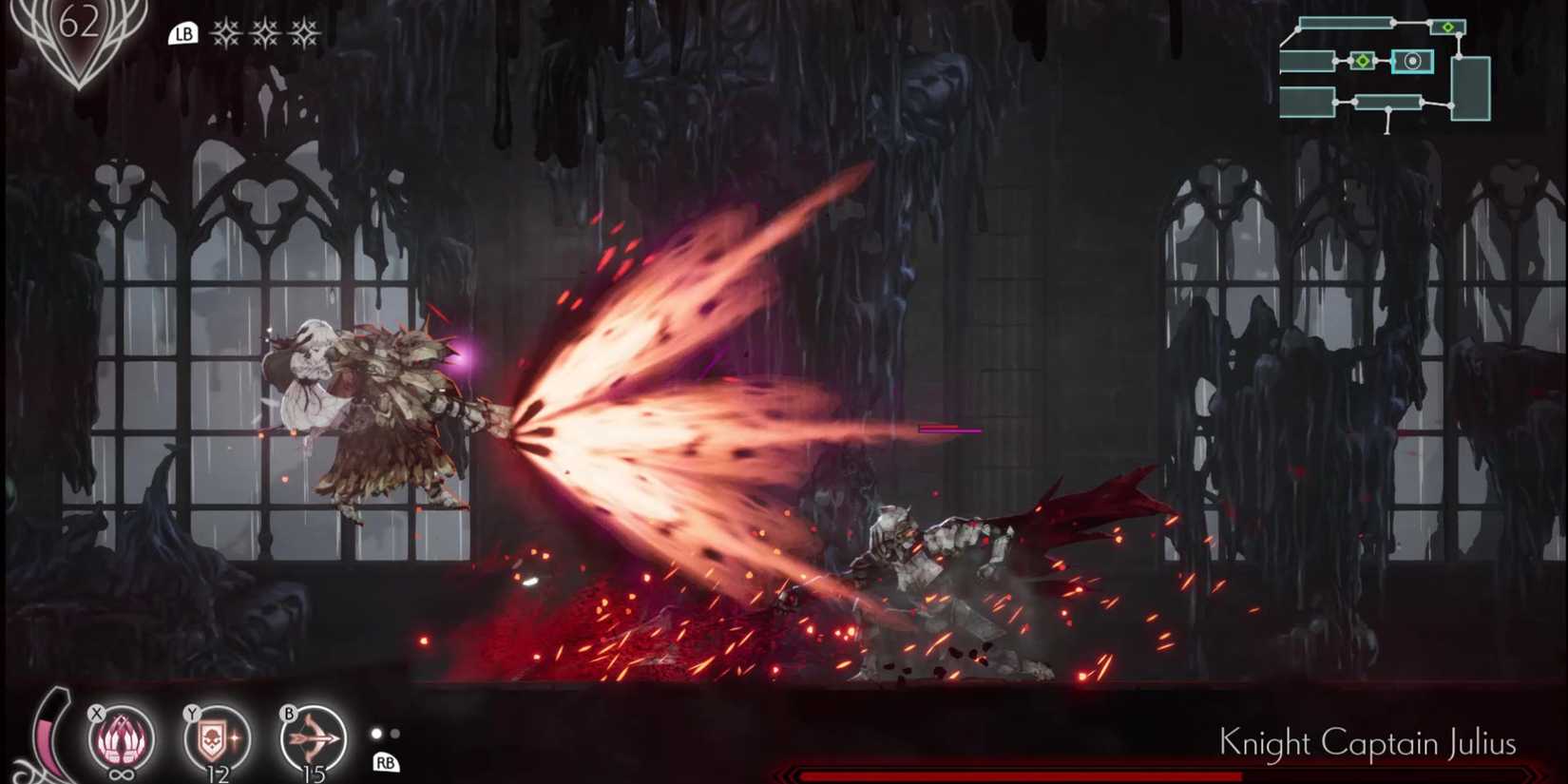1568x784 pixels.
Task: Click the green diamond marker in the top minimap room
Action: [x=1448, y=28]
